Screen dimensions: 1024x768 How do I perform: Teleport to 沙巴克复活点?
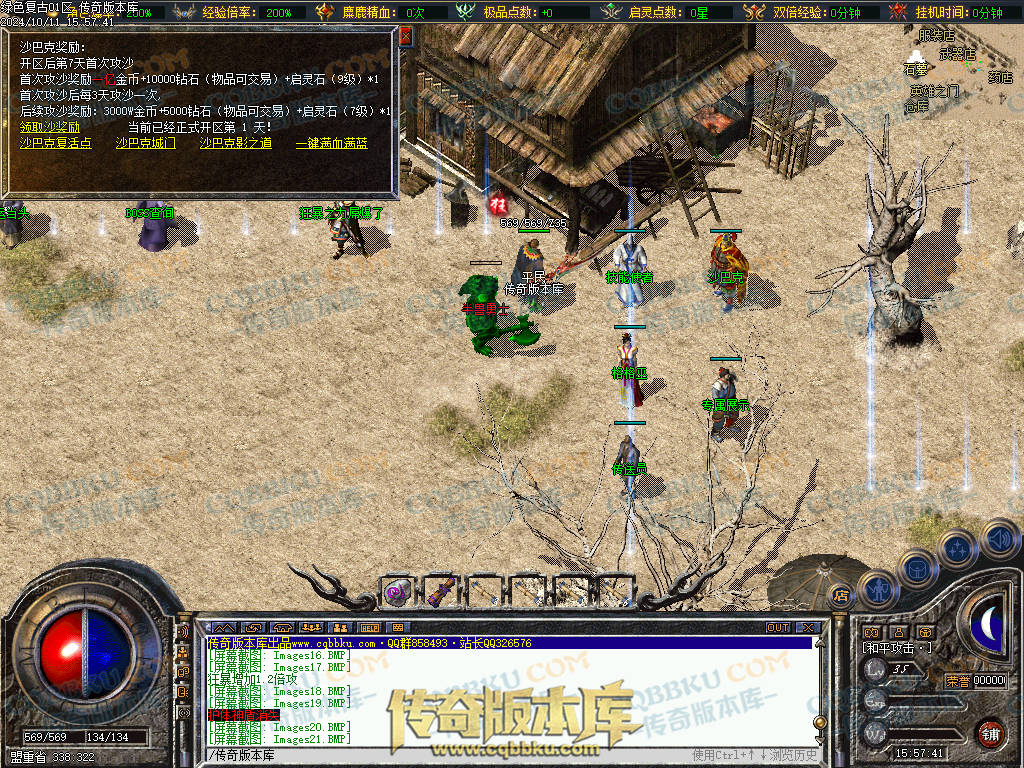55,143
